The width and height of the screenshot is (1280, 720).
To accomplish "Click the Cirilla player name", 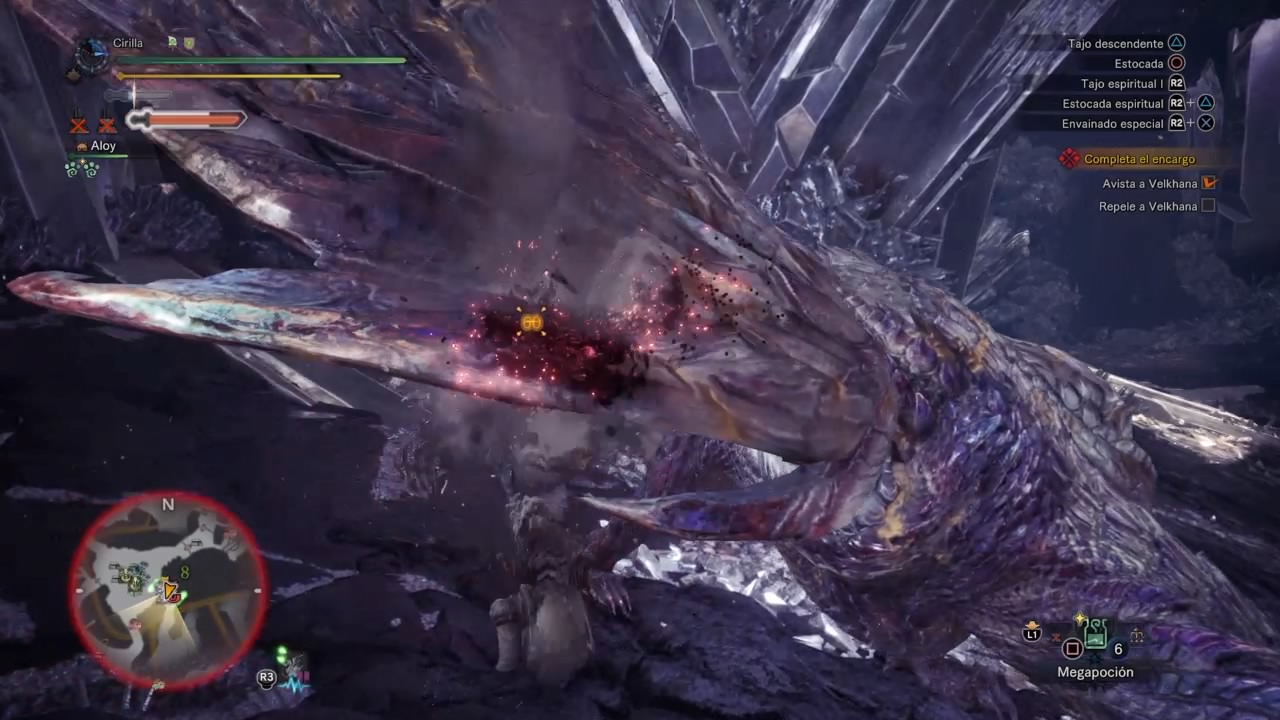I will point(129,43).
